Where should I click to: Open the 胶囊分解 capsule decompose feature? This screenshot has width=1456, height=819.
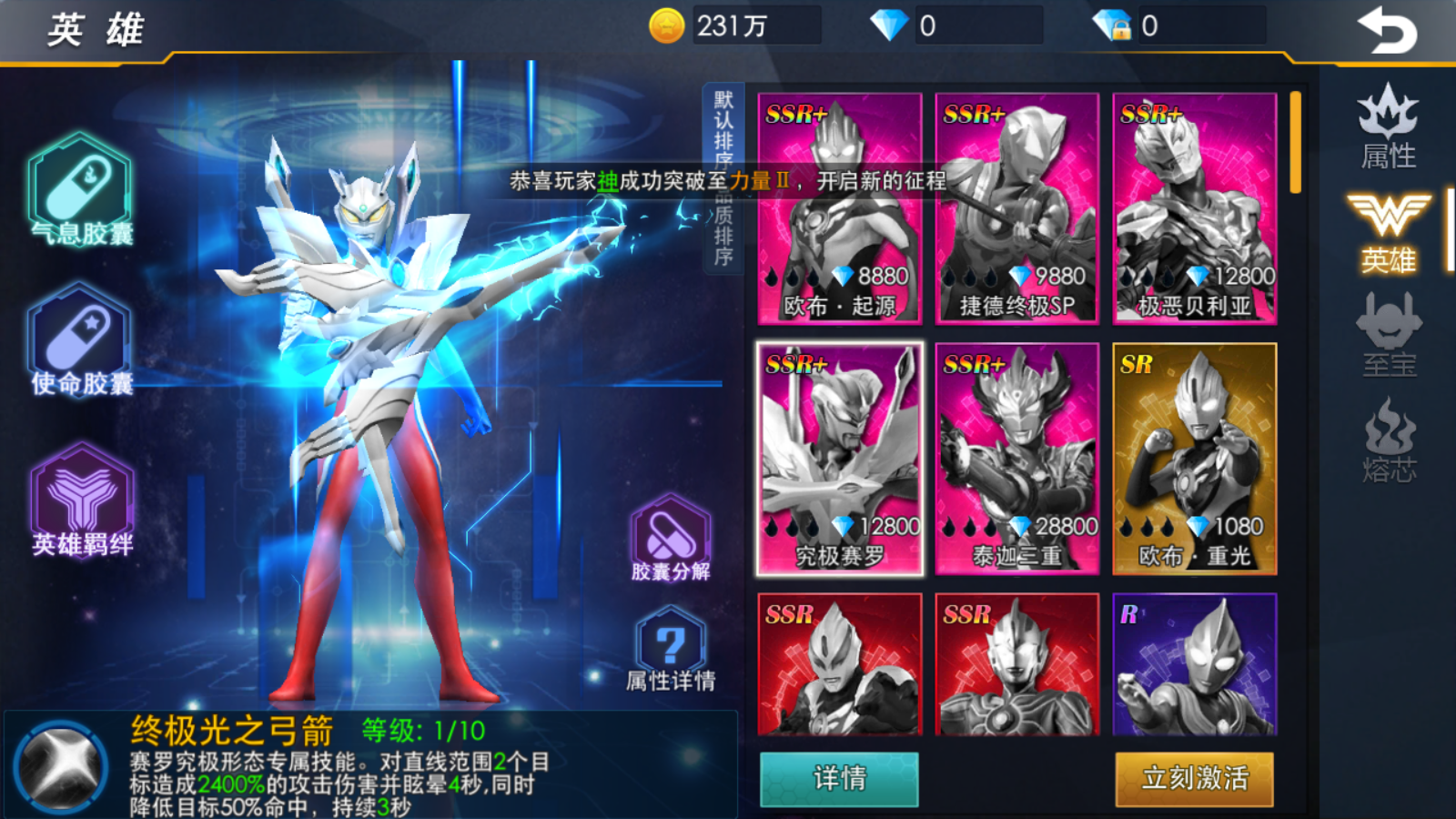pyautogui.click(x=669, y=537)
